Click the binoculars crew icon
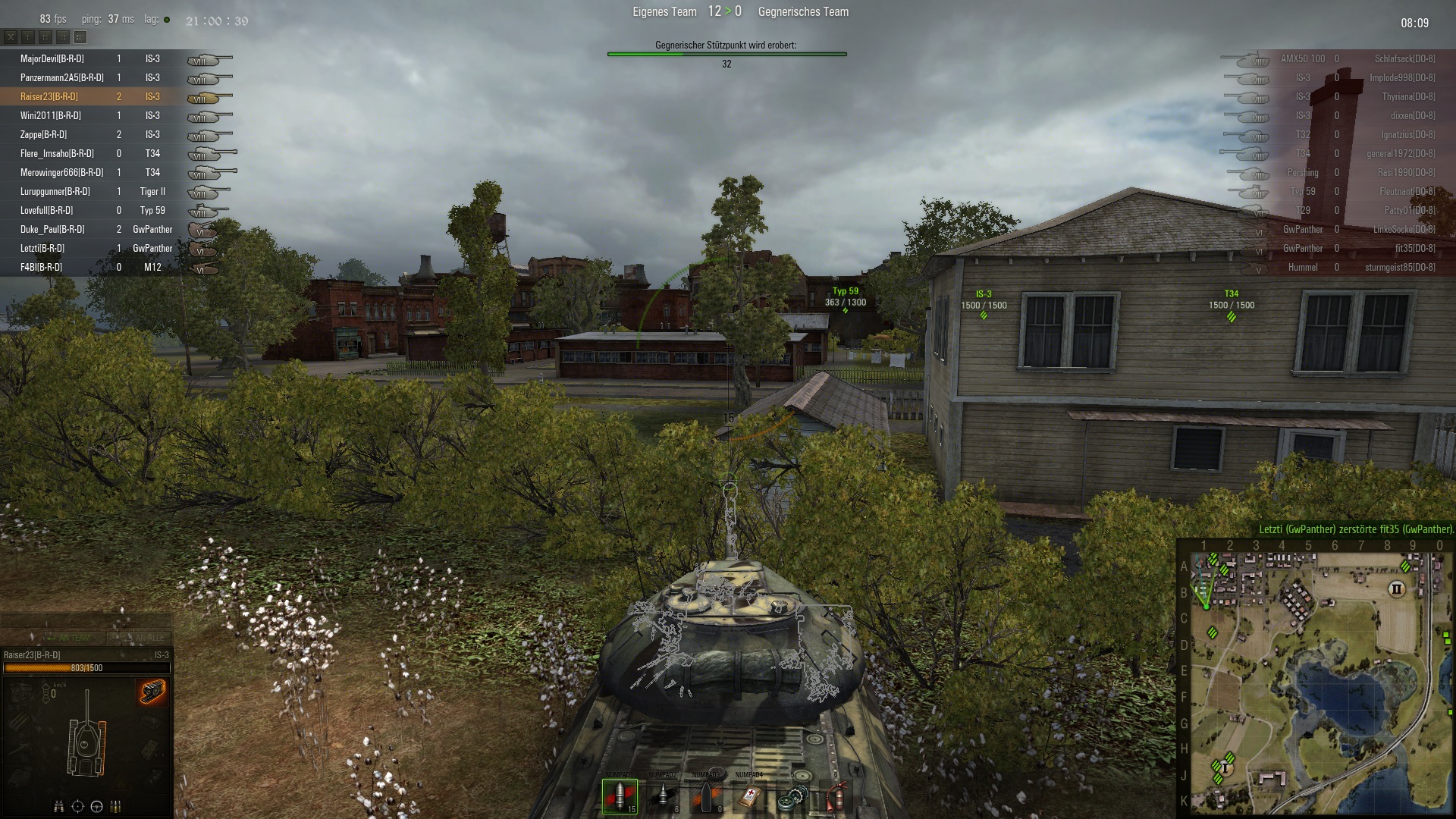 pos(58,806)
